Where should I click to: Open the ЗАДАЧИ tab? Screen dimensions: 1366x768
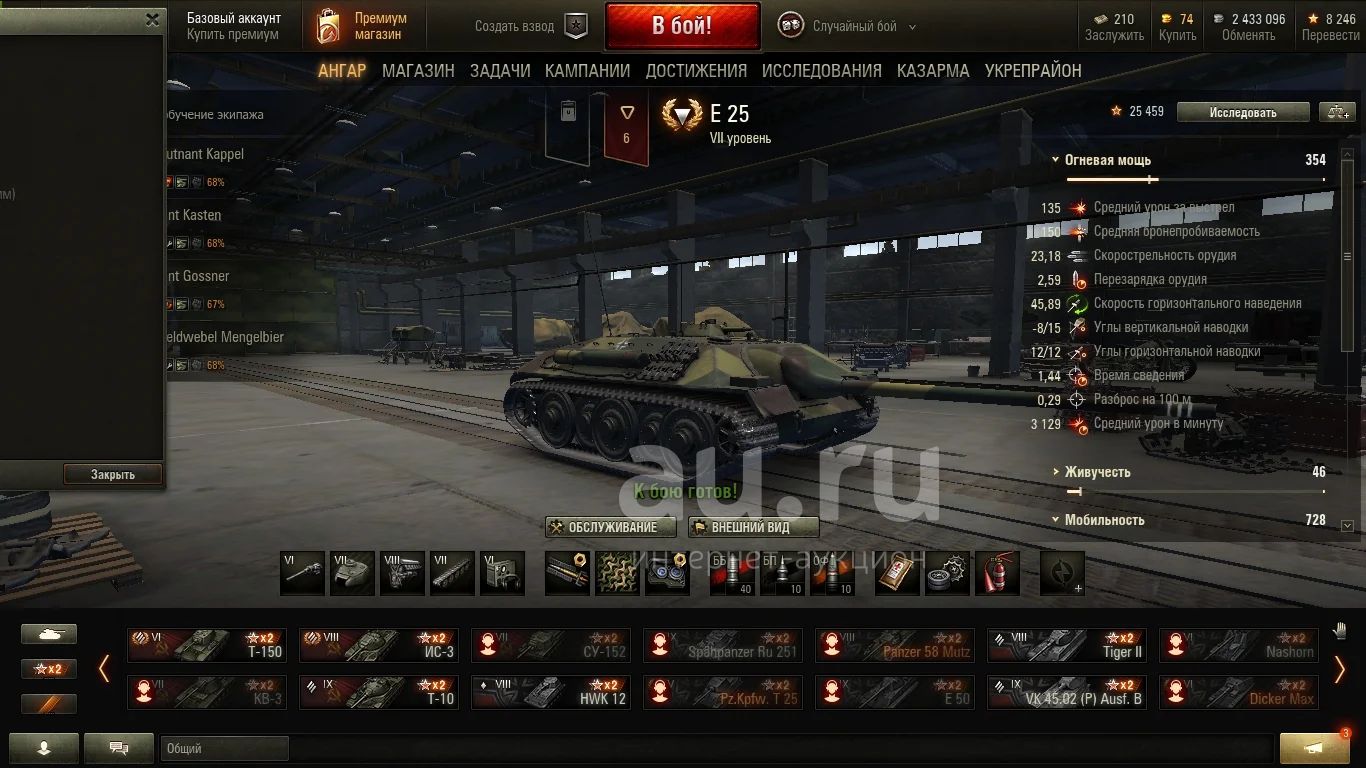(500, 71)
